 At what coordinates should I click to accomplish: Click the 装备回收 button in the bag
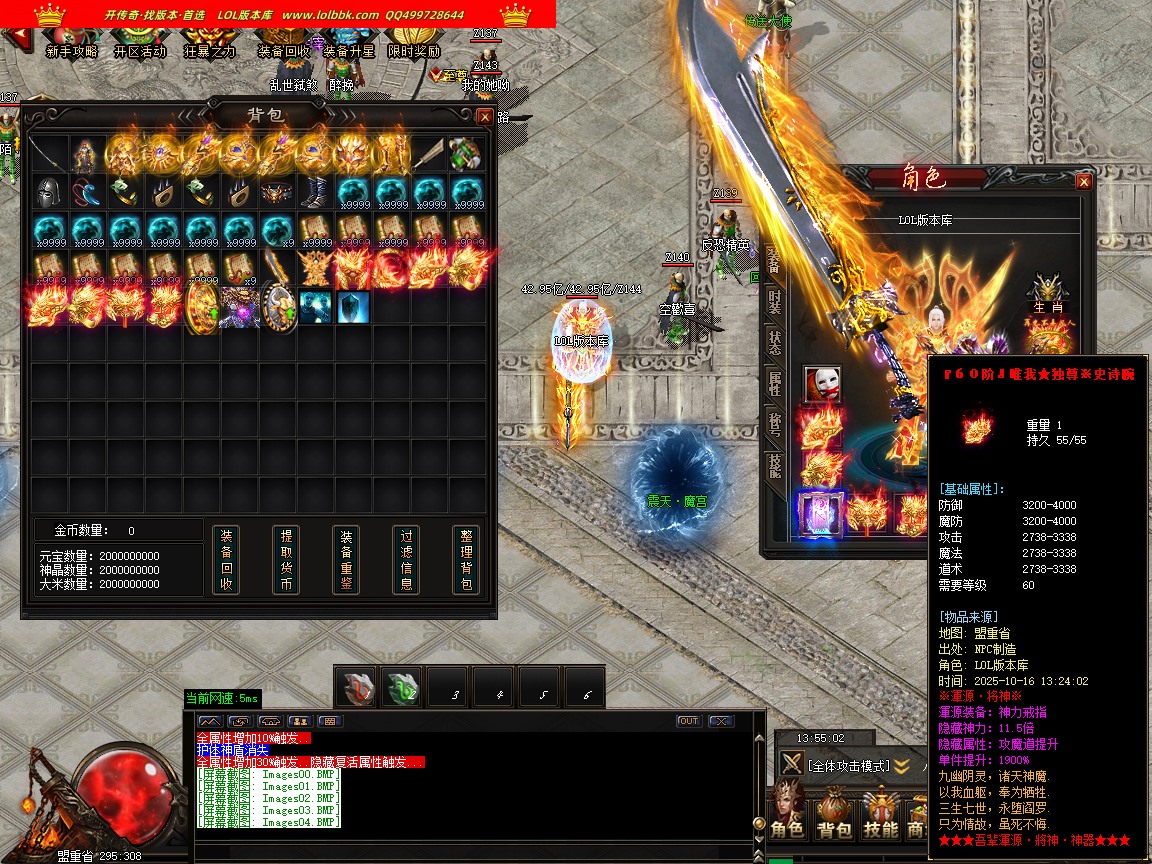pyautogui.click(x=226, y=560)
